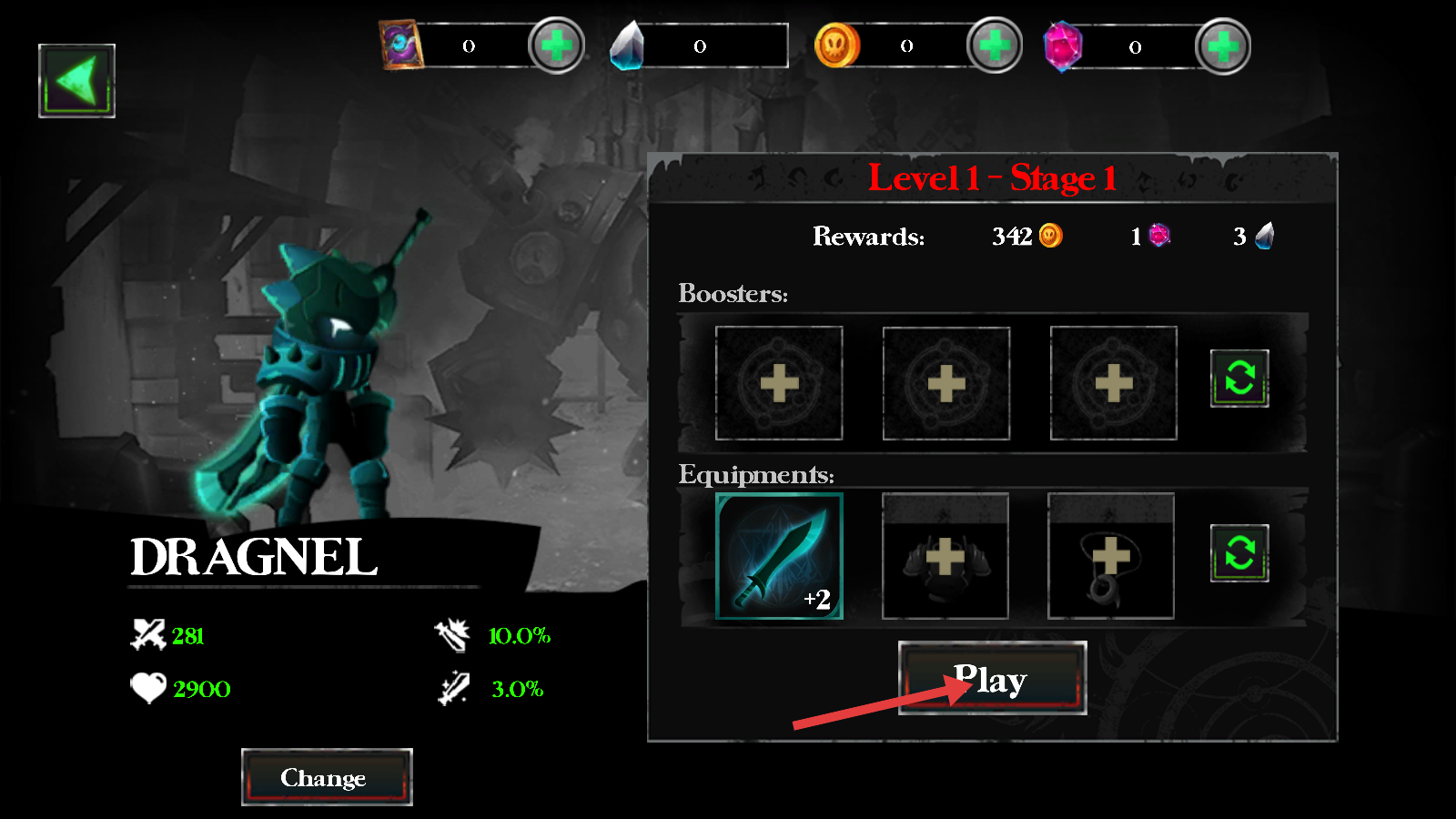Buy more pink gems
Viewport: 1456px width, 819px height.
(1222, 46)
